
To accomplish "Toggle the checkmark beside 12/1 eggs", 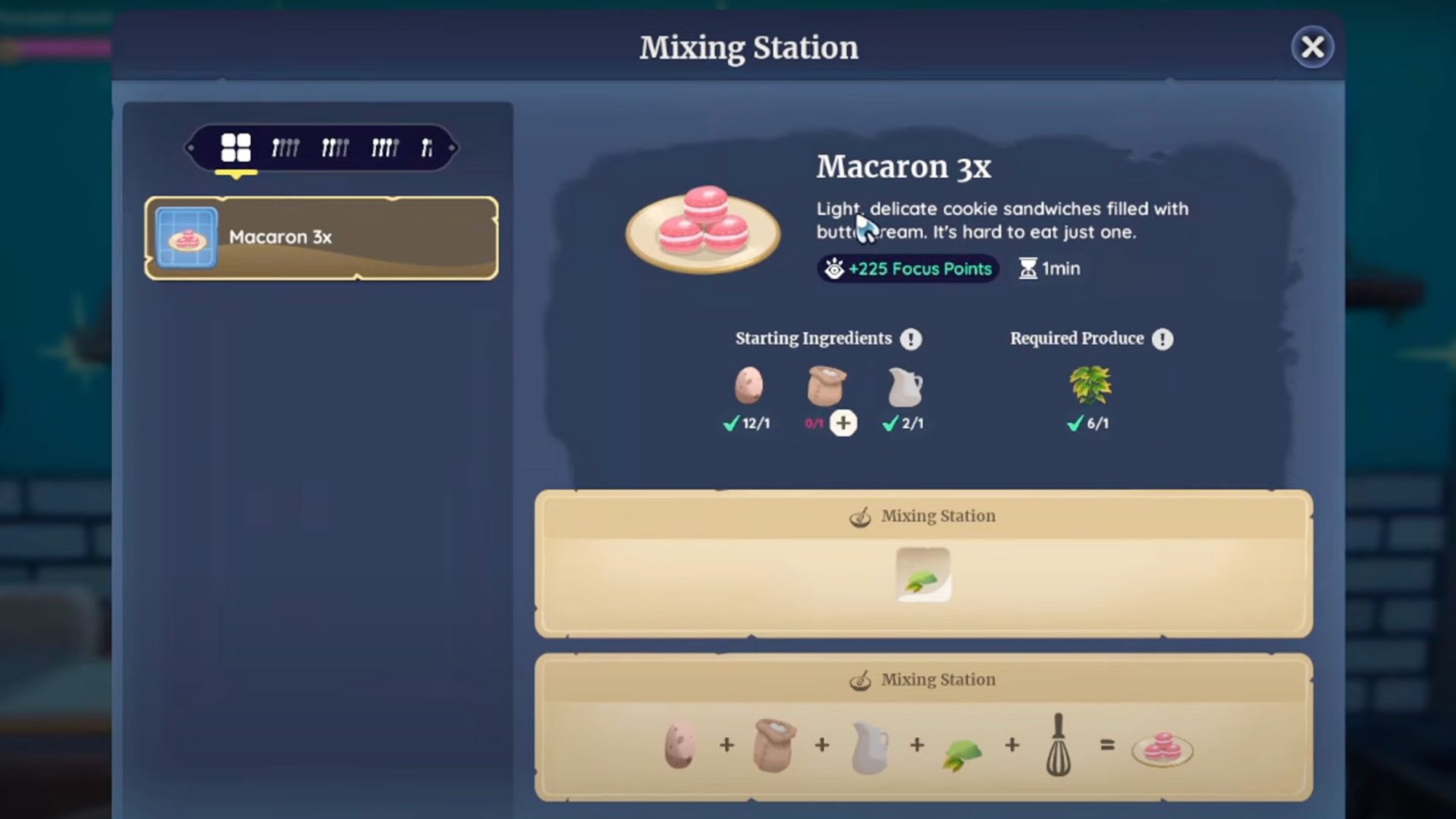I will (729, 424).
